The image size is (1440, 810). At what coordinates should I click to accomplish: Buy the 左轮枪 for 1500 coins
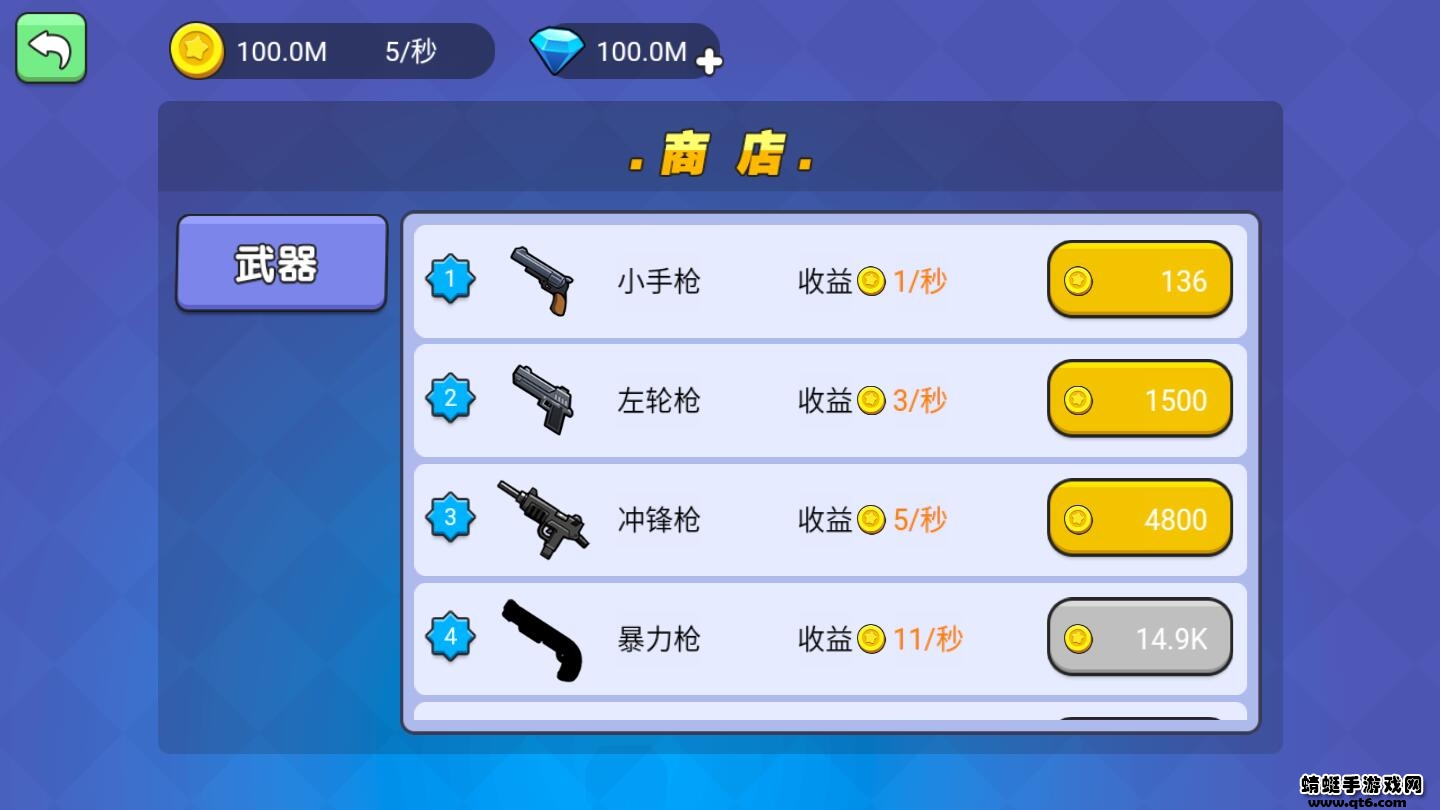click(1140, 400)
